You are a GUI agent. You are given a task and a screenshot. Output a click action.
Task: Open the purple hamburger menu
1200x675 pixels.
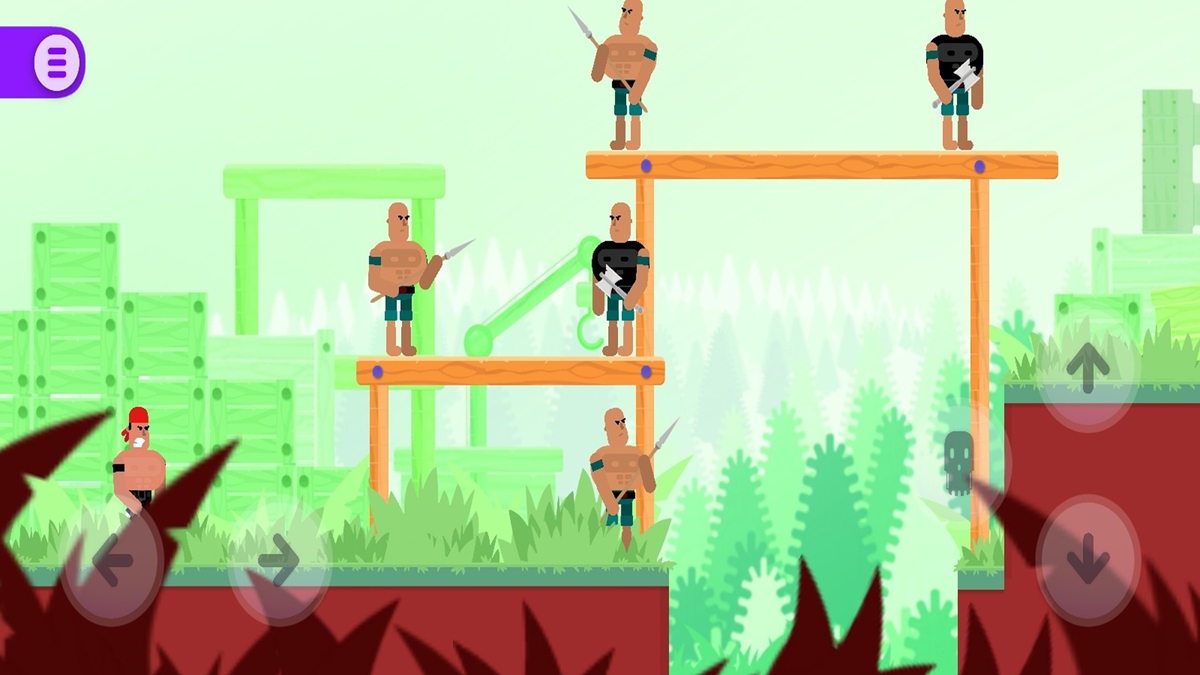[56, 62]
